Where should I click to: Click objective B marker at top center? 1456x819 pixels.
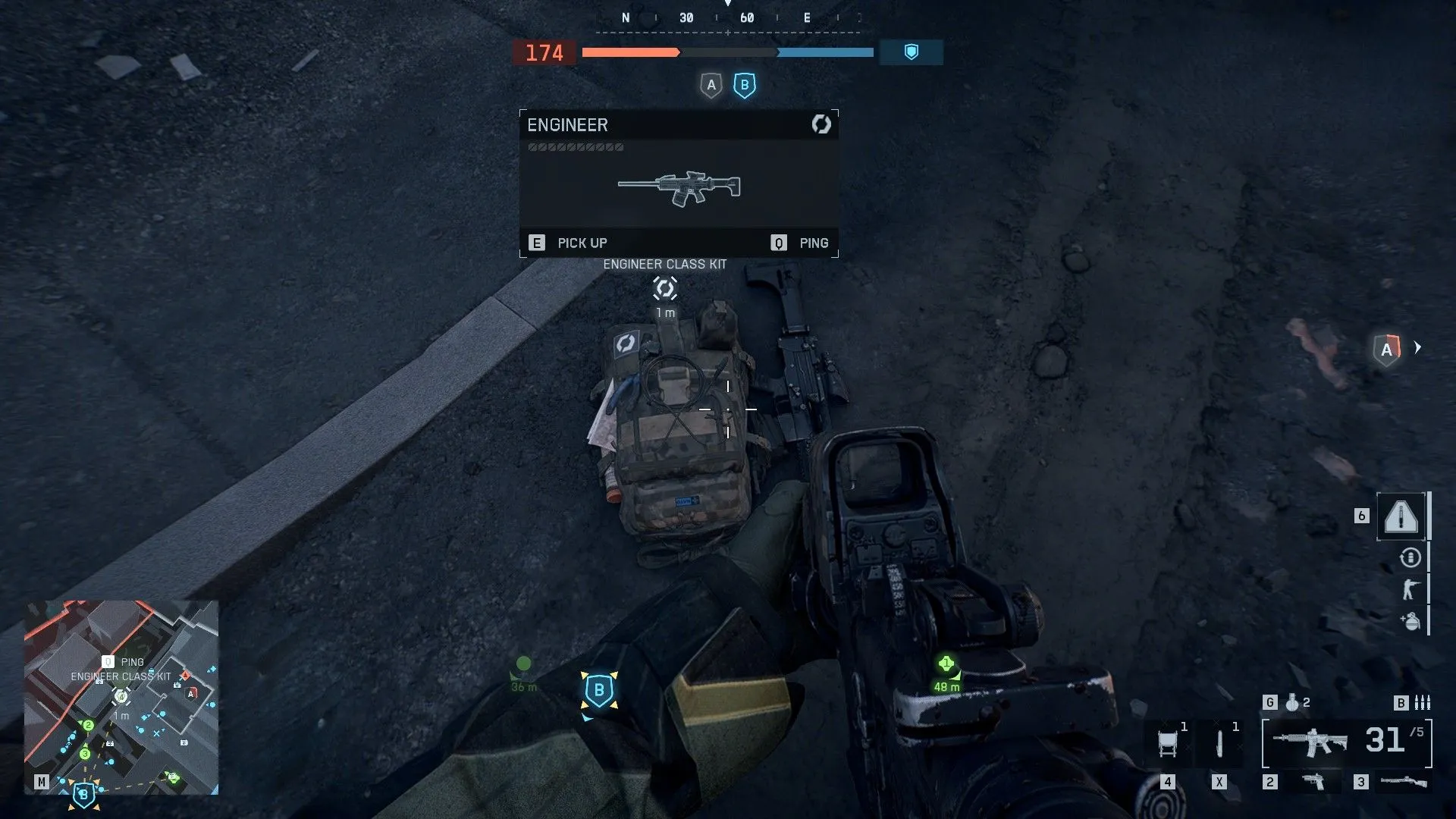pyautogui.click(x=745, y=86)
